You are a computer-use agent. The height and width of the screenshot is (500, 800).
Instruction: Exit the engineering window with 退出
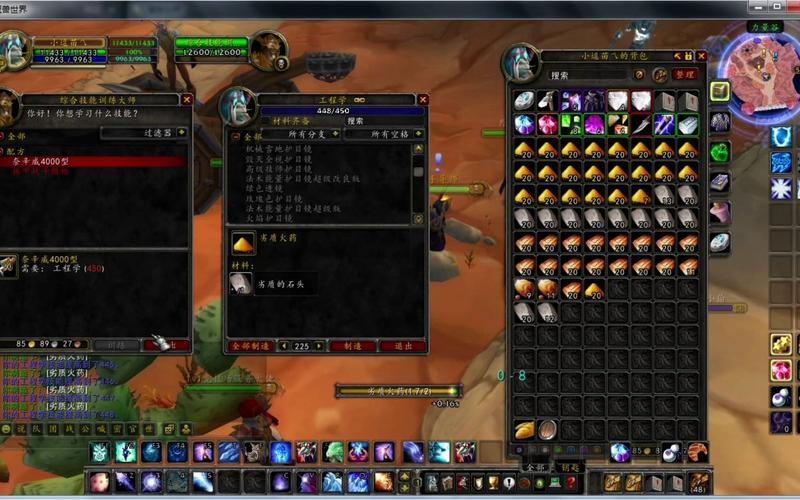click(403, 346)
